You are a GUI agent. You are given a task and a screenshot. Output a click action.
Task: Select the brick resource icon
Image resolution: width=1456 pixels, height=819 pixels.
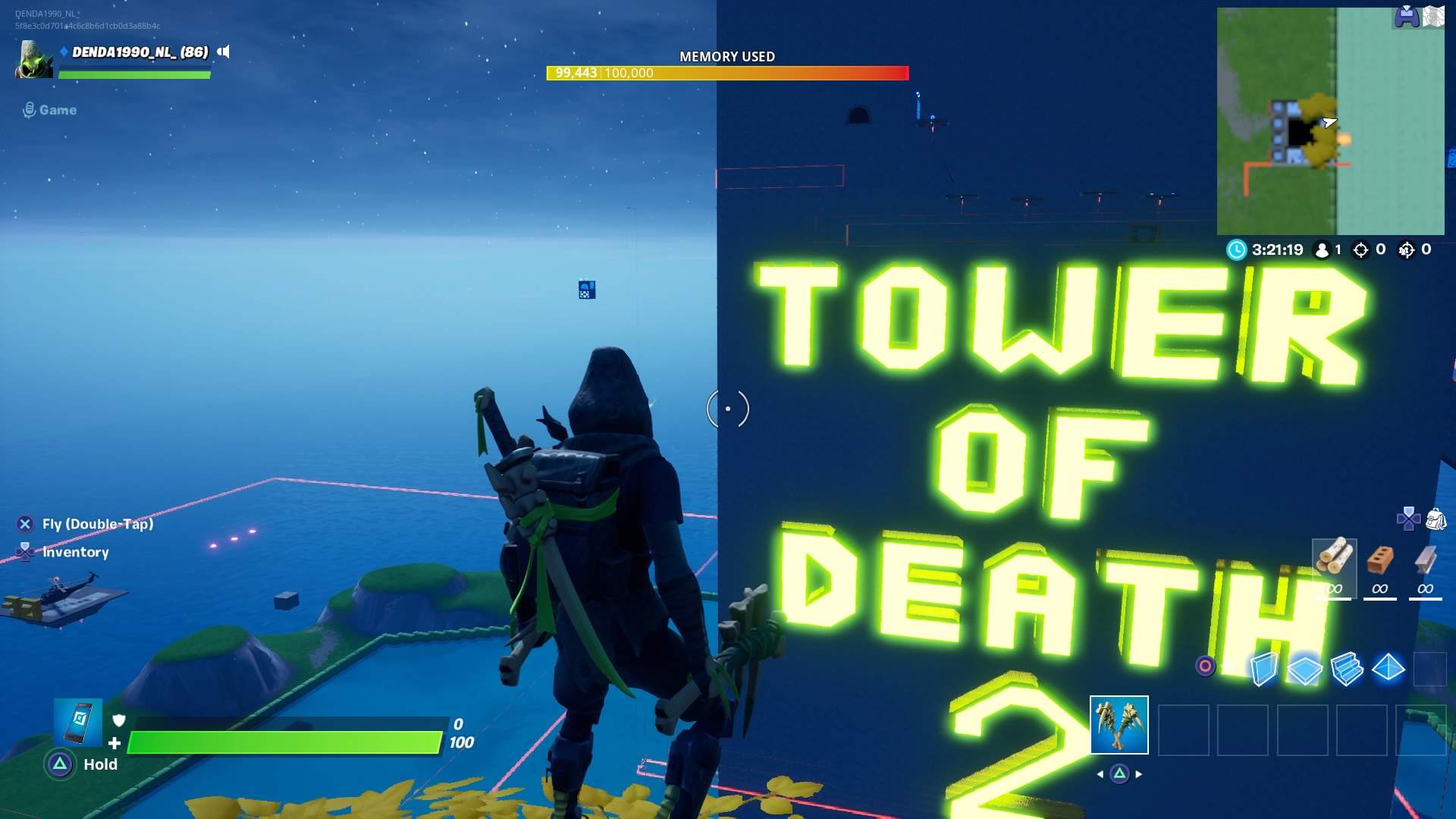coord(1379,561)
